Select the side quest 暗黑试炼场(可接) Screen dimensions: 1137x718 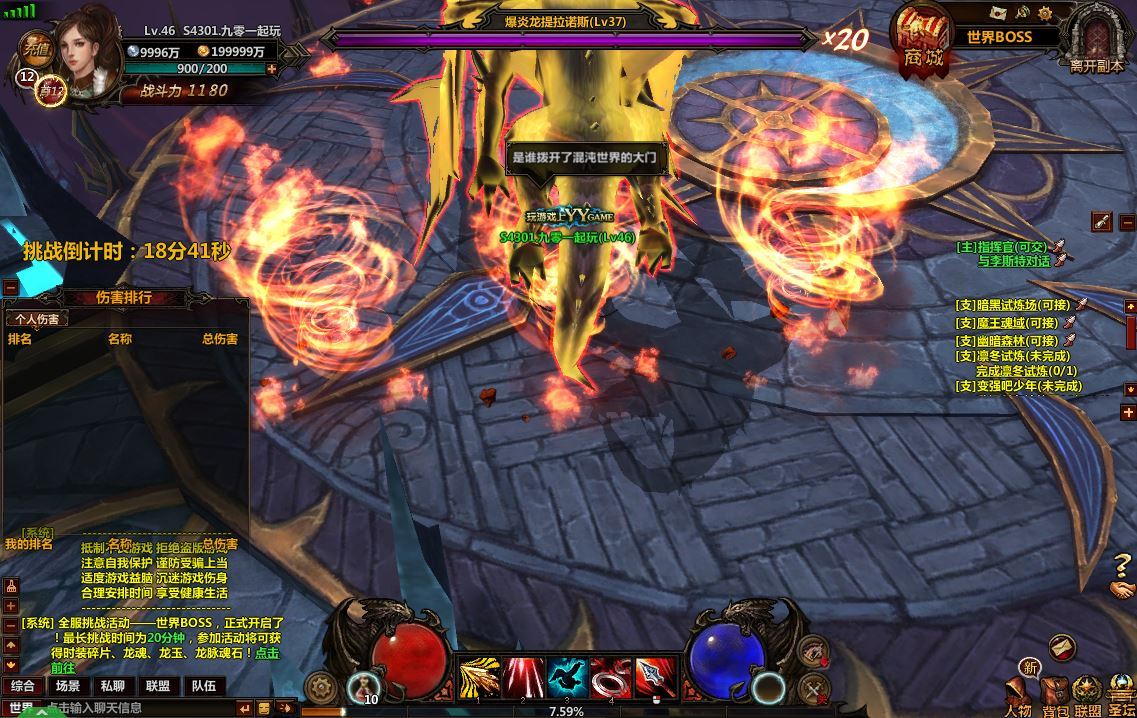point(1014,306)
